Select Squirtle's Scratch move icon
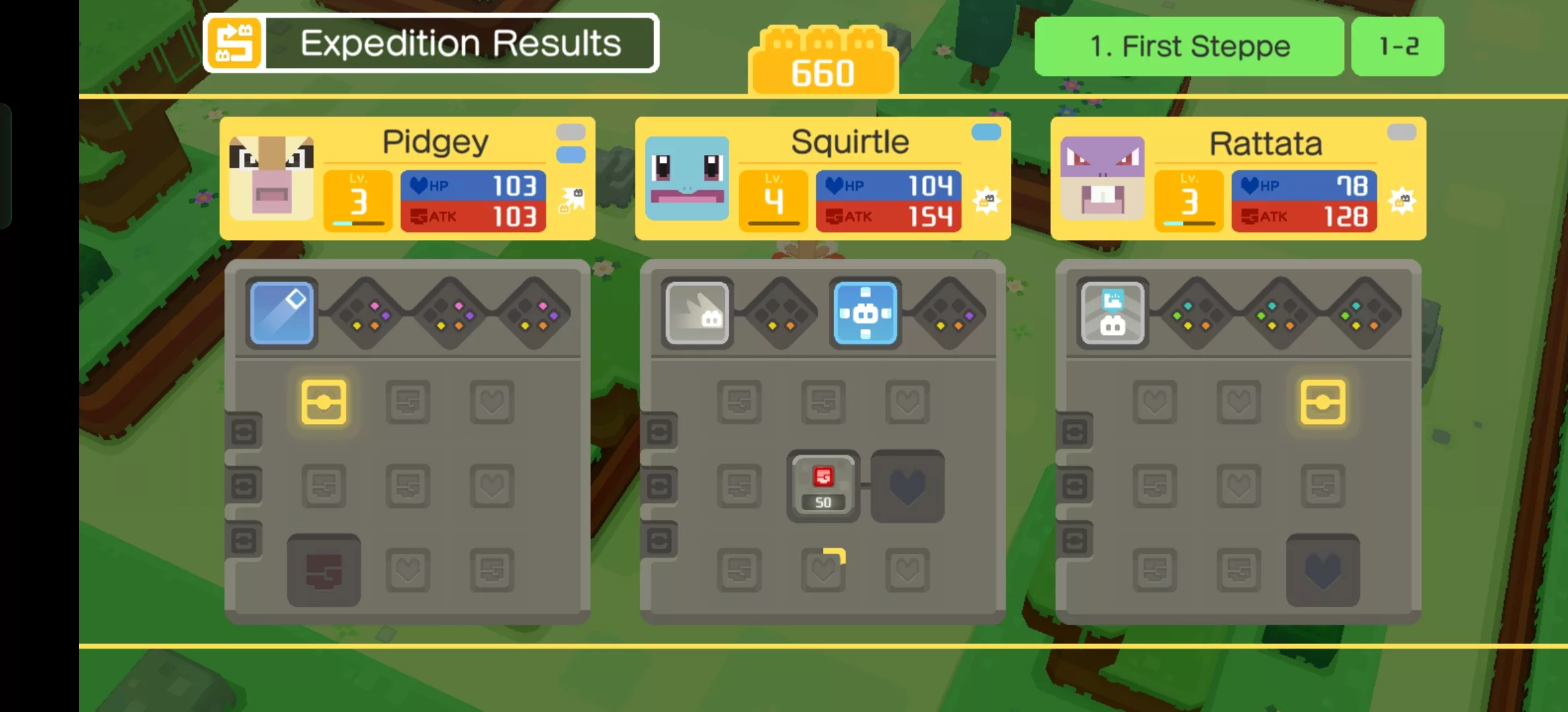The image size is (1568, 712). point(698,312)
